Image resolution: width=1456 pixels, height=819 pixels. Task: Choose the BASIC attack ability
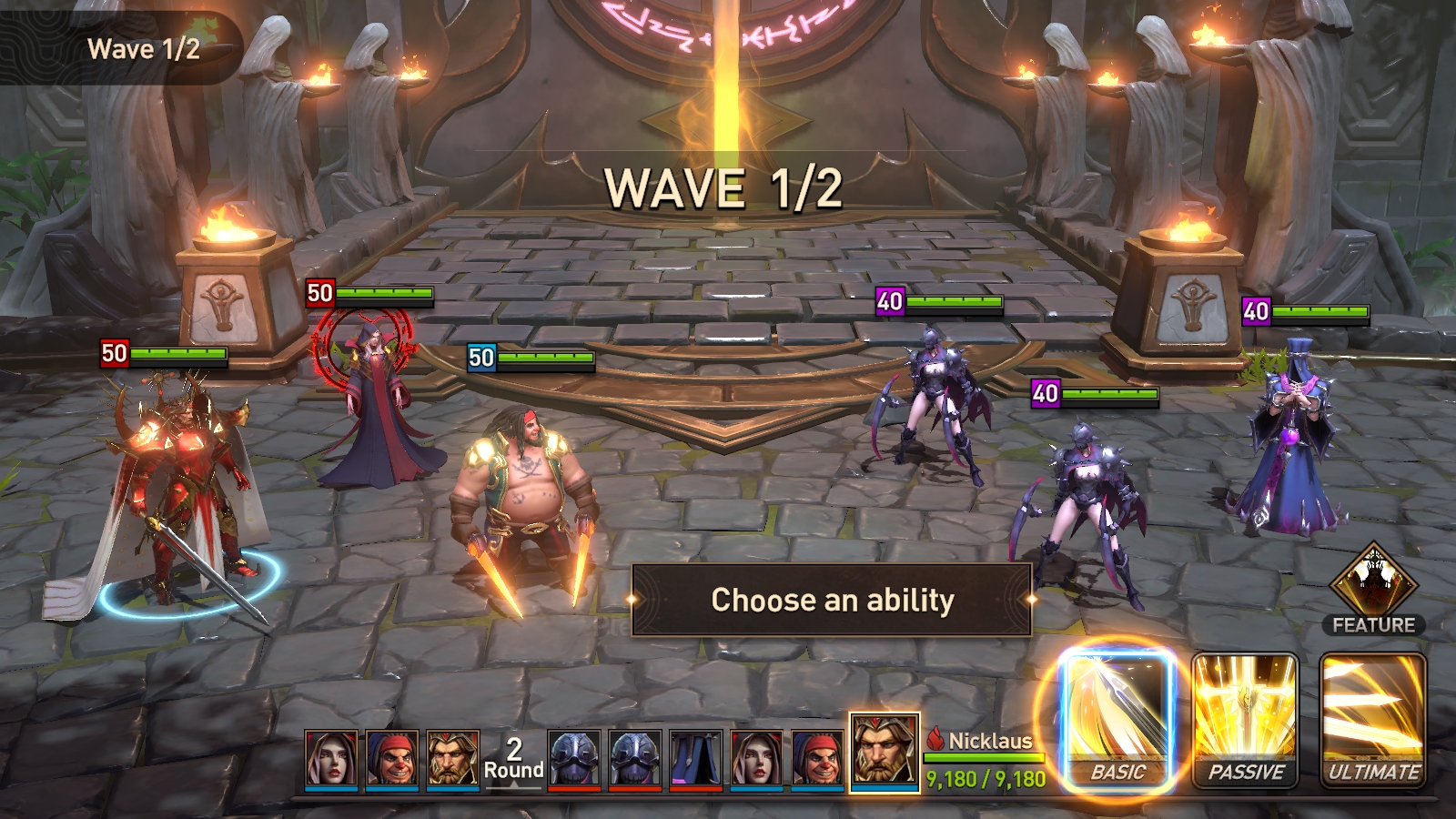(1117, 719)
